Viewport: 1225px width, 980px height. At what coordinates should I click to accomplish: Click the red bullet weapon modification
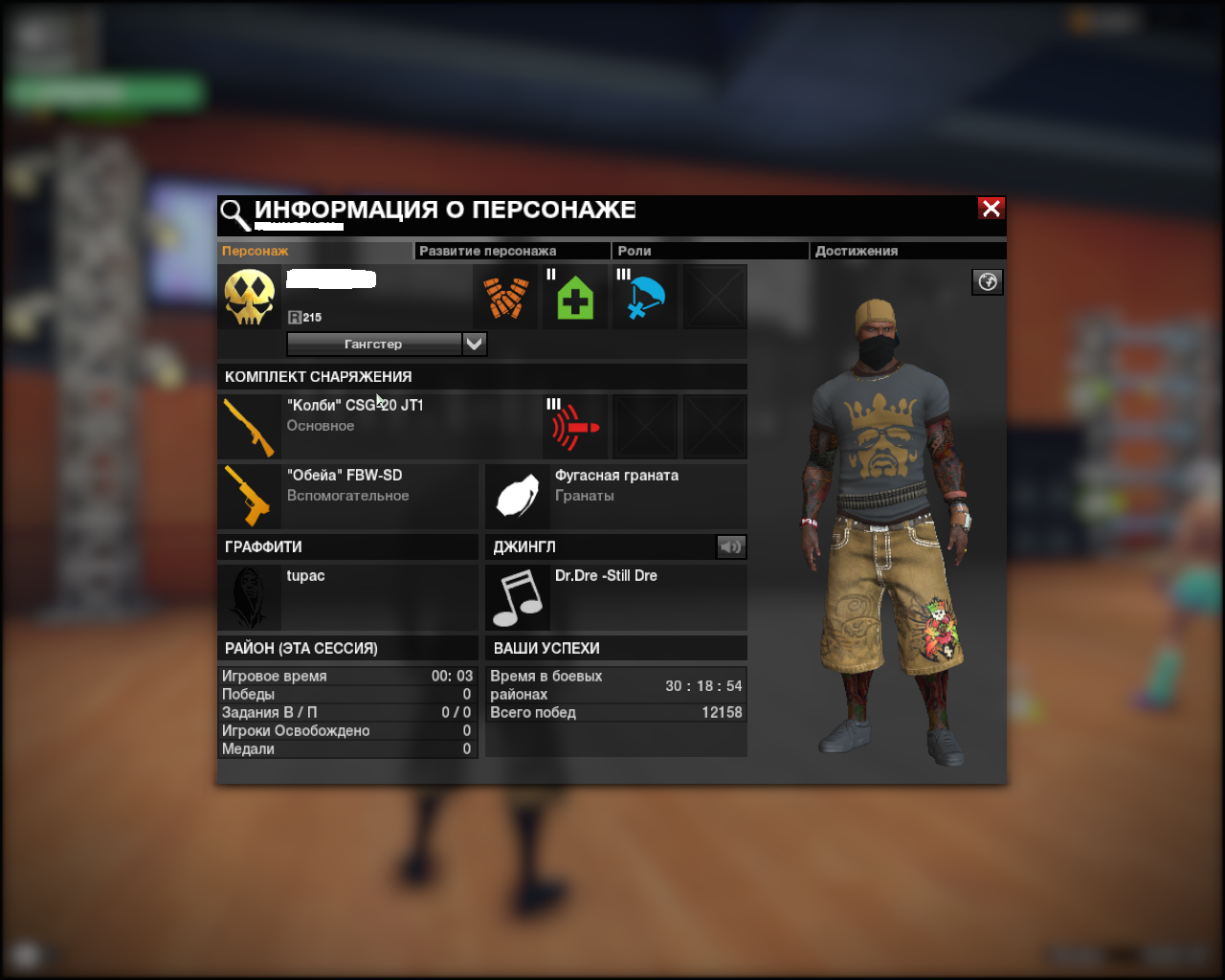(x=575, y=427)
